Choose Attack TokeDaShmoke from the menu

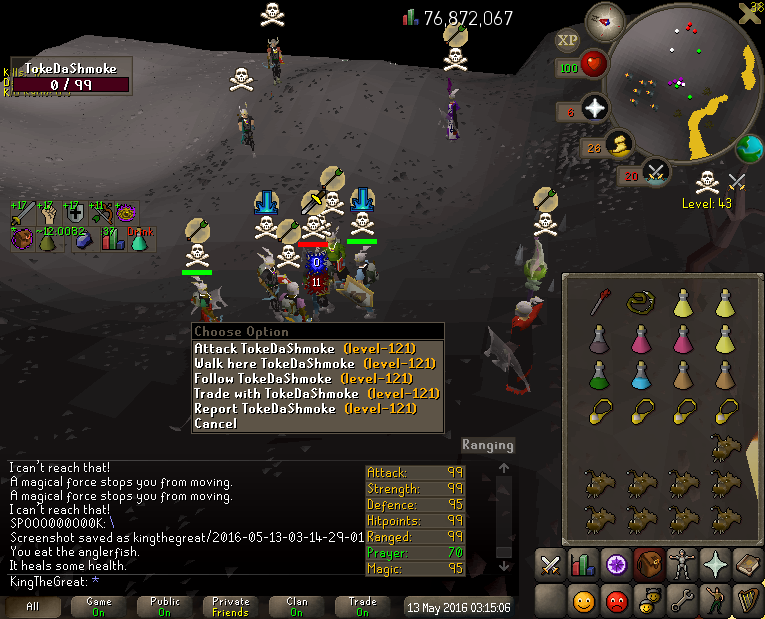coord(305,348)
